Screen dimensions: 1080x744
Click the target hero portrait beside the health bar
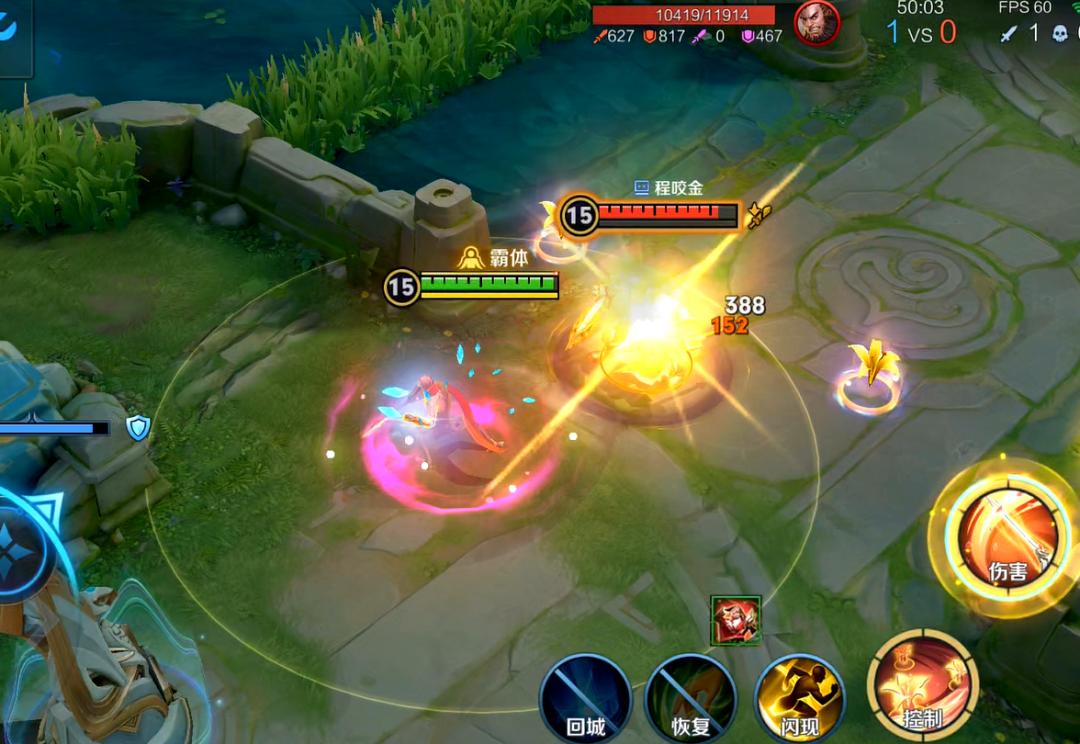817,22
